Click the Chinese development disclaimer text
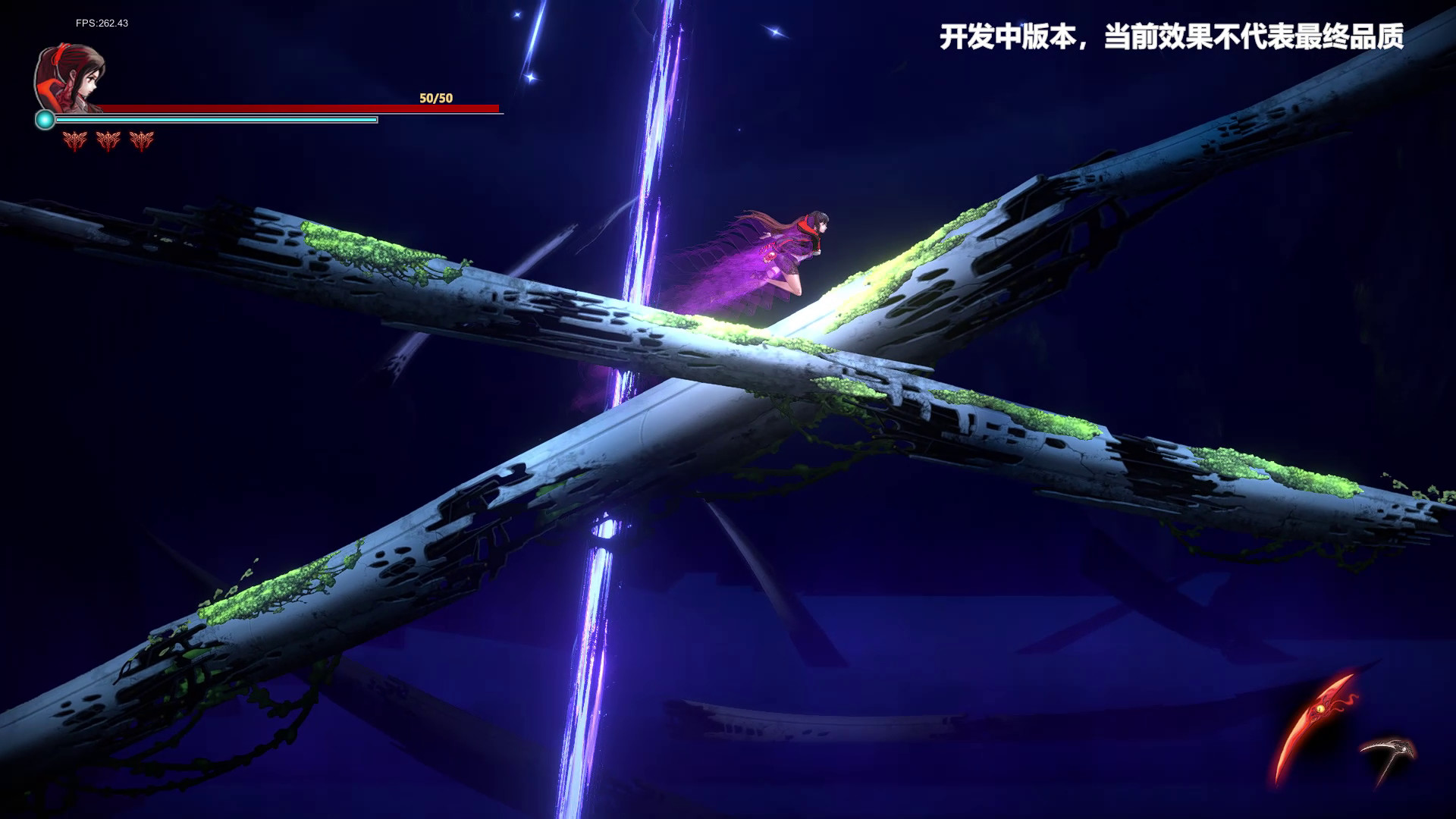This screenshot has width=1456, height=819. point(1172,35)
